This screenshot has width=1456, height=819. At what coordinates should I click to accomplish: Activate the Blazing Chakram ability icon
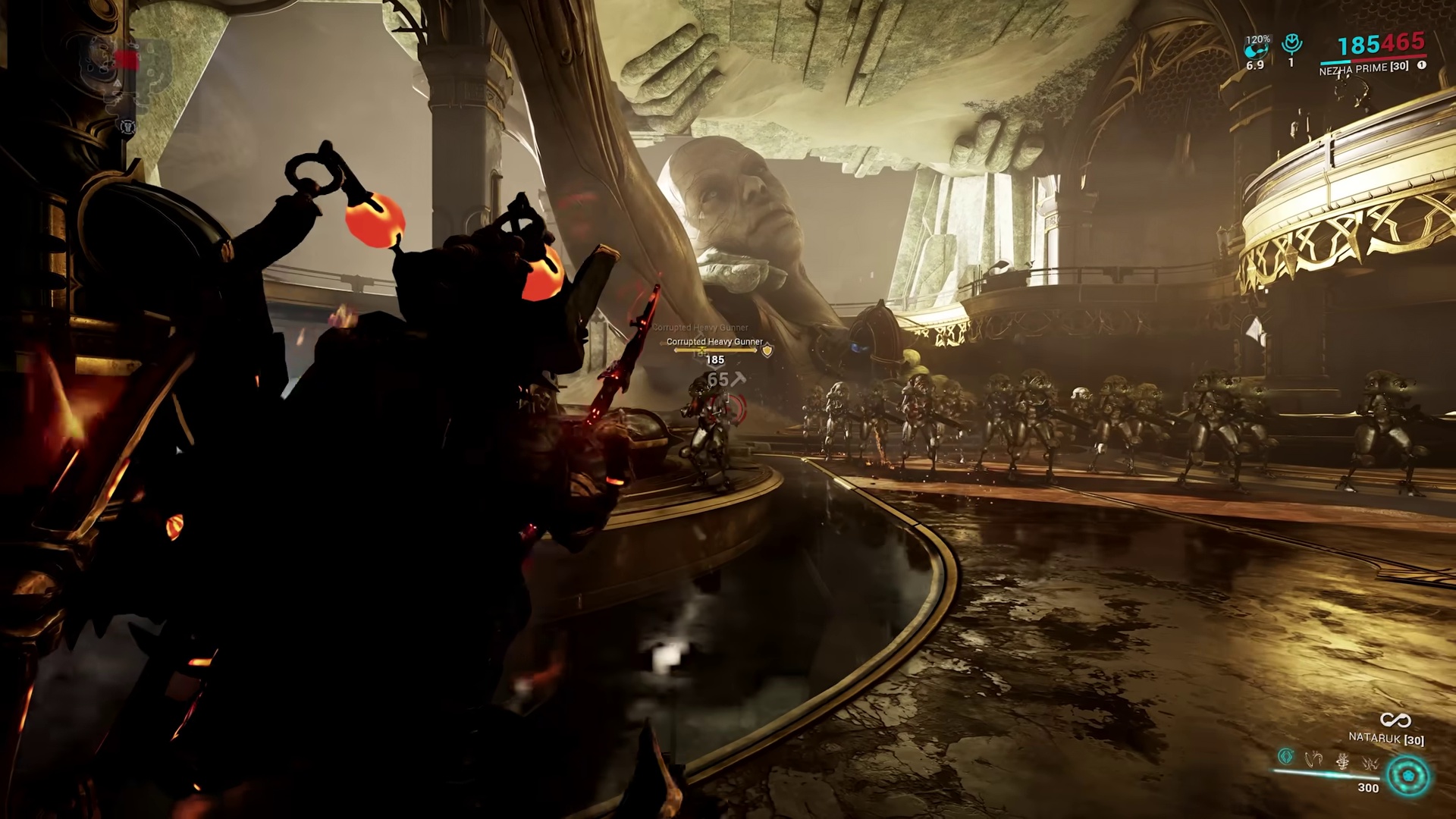pos(1314,758)
